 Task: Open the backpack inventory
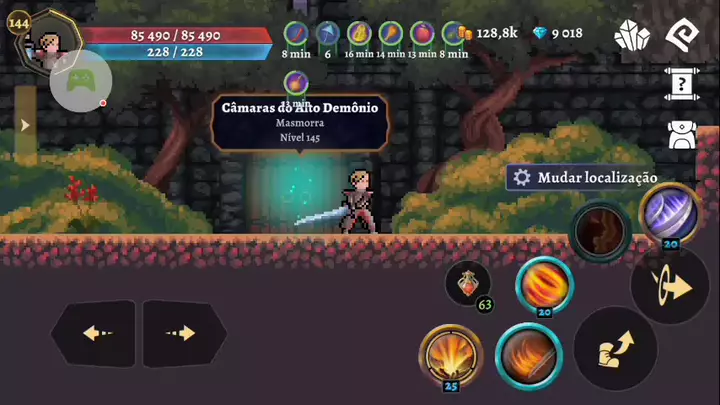point(681,135)
